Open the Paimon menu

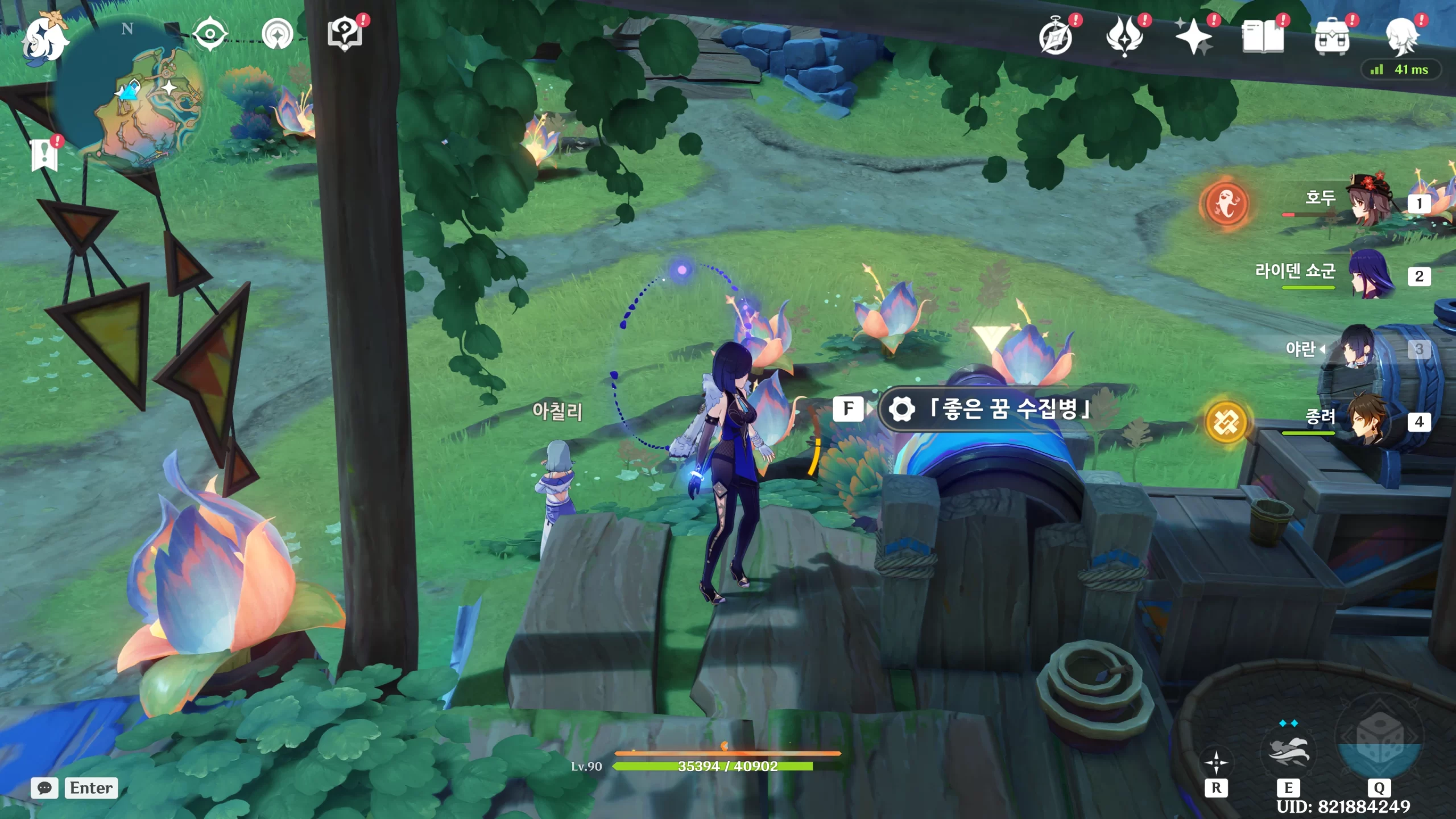pyautogui.click(x=44, y=39)
